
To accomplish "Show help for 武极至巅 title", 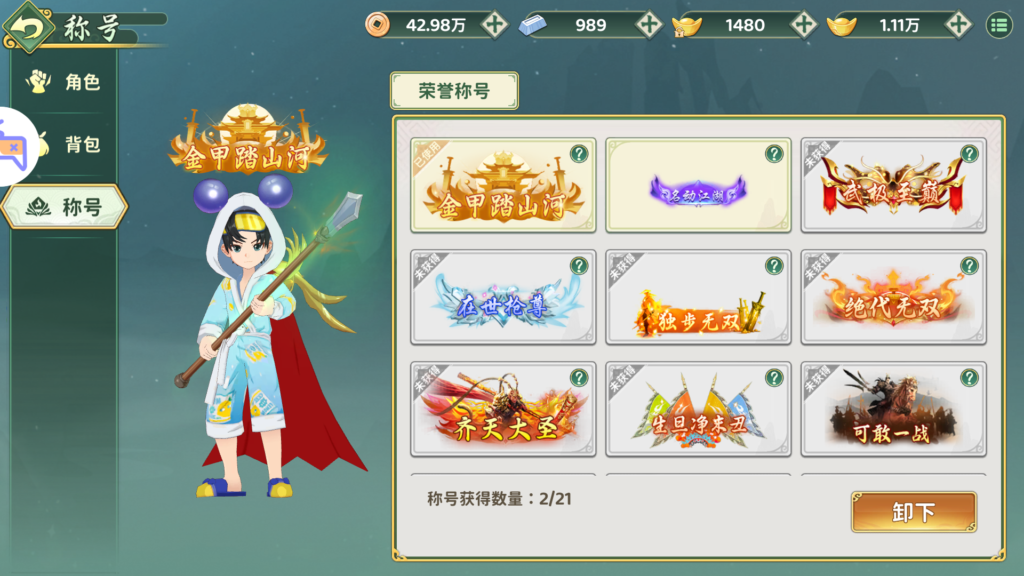I will tap(969, 154).
